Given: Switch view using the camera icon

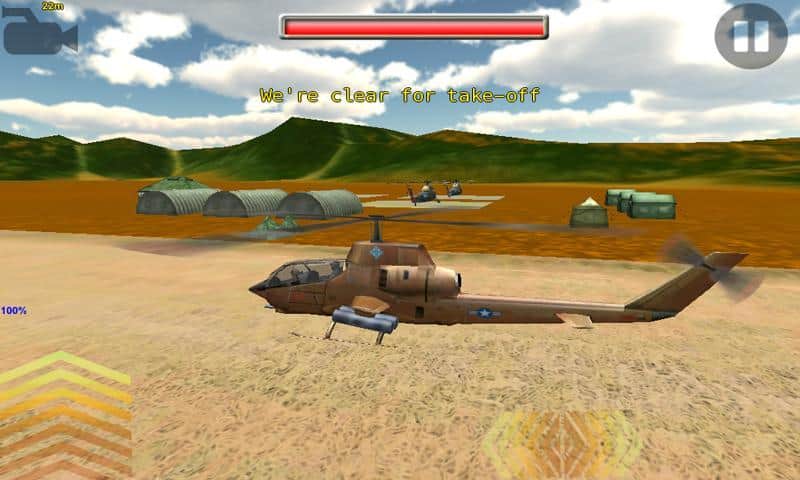Looking at the screenshot, I should 38,34.
